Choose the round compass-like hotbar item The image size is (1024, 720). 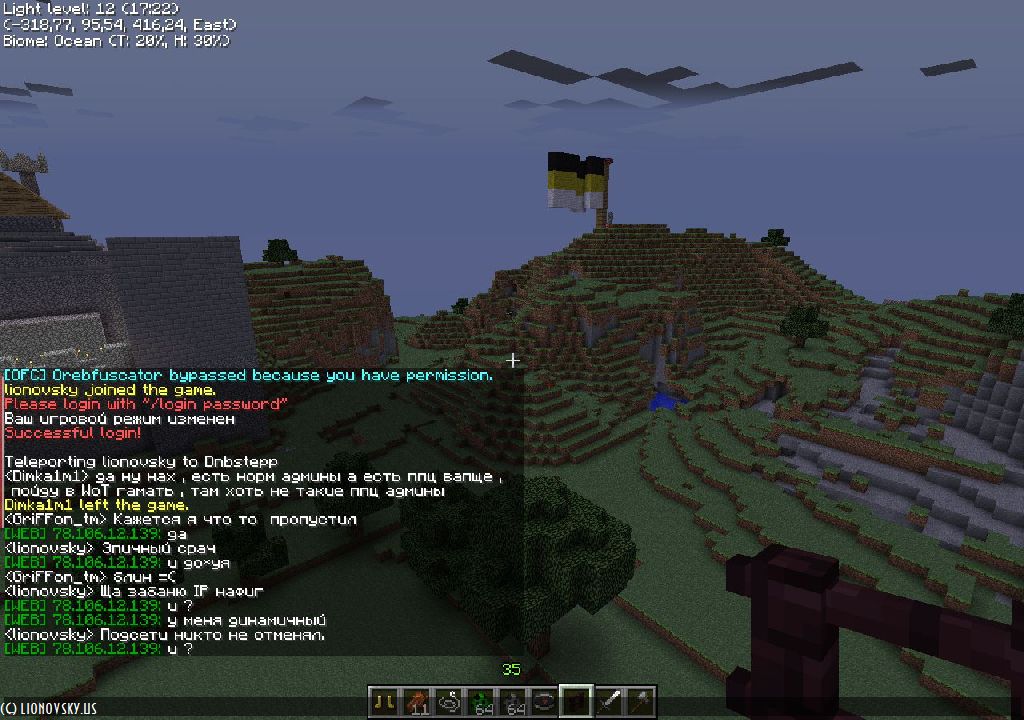point(544,701)
